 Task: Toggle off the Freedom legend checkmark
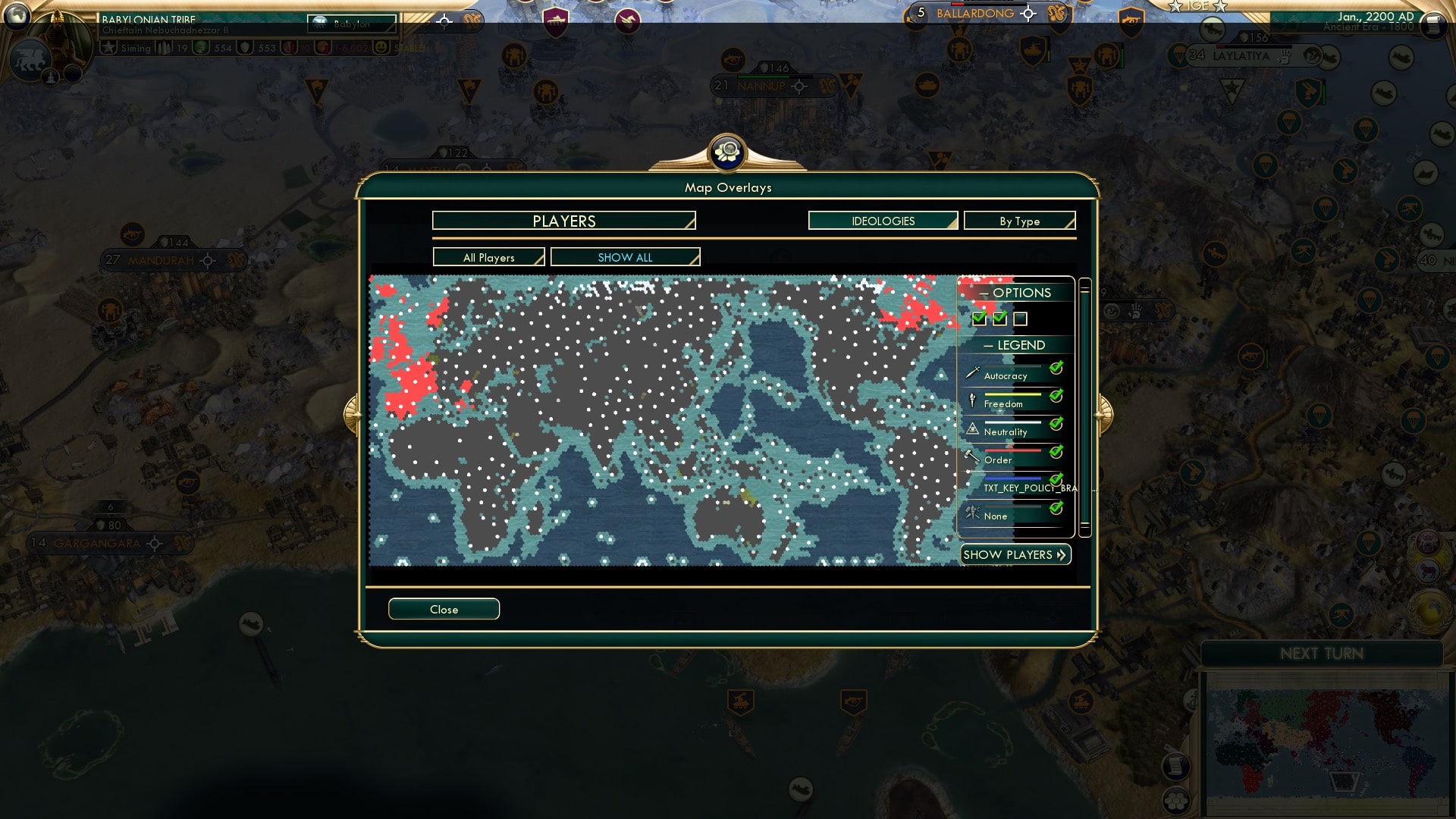(x=1054, y=396)
